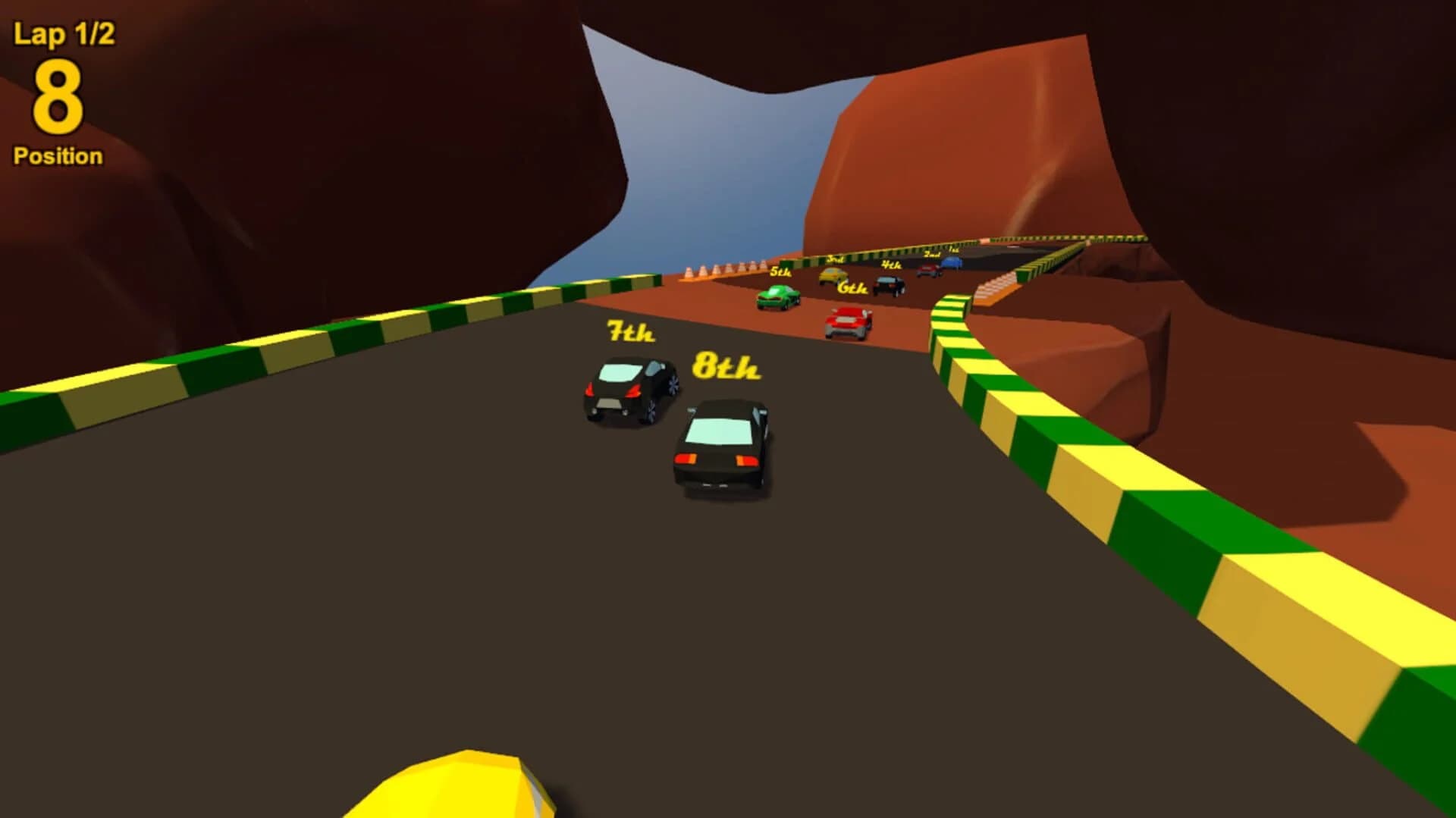The height and width of the screenshot is (818, 1456).
Task: Click the black 4th place car
Action: click(889, 286)
